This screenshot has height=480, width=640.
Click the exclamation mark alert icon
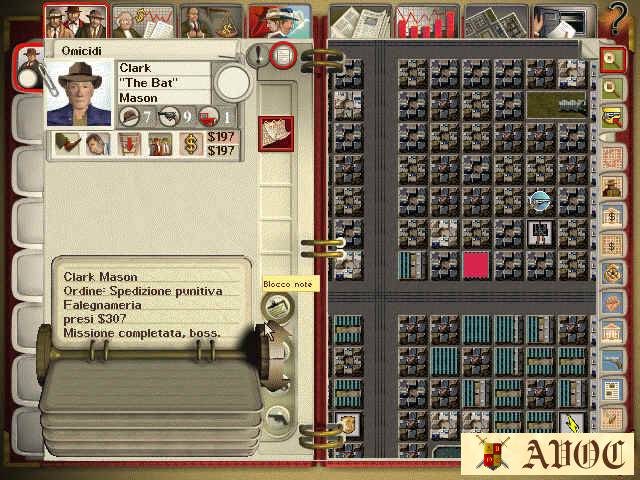coord(260,56)
